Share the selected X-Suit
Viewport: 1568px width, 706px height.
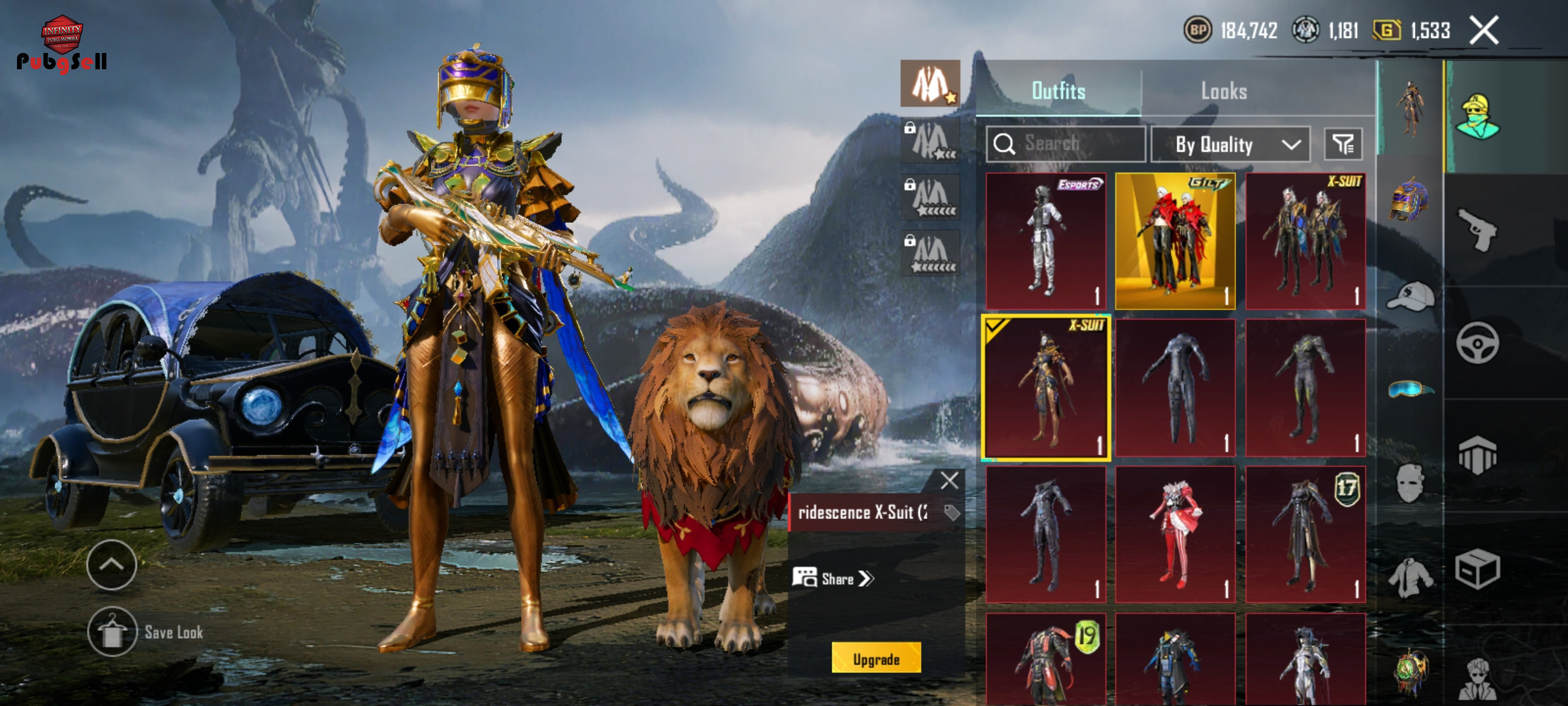pyautogui.click(x=833, y=579)
